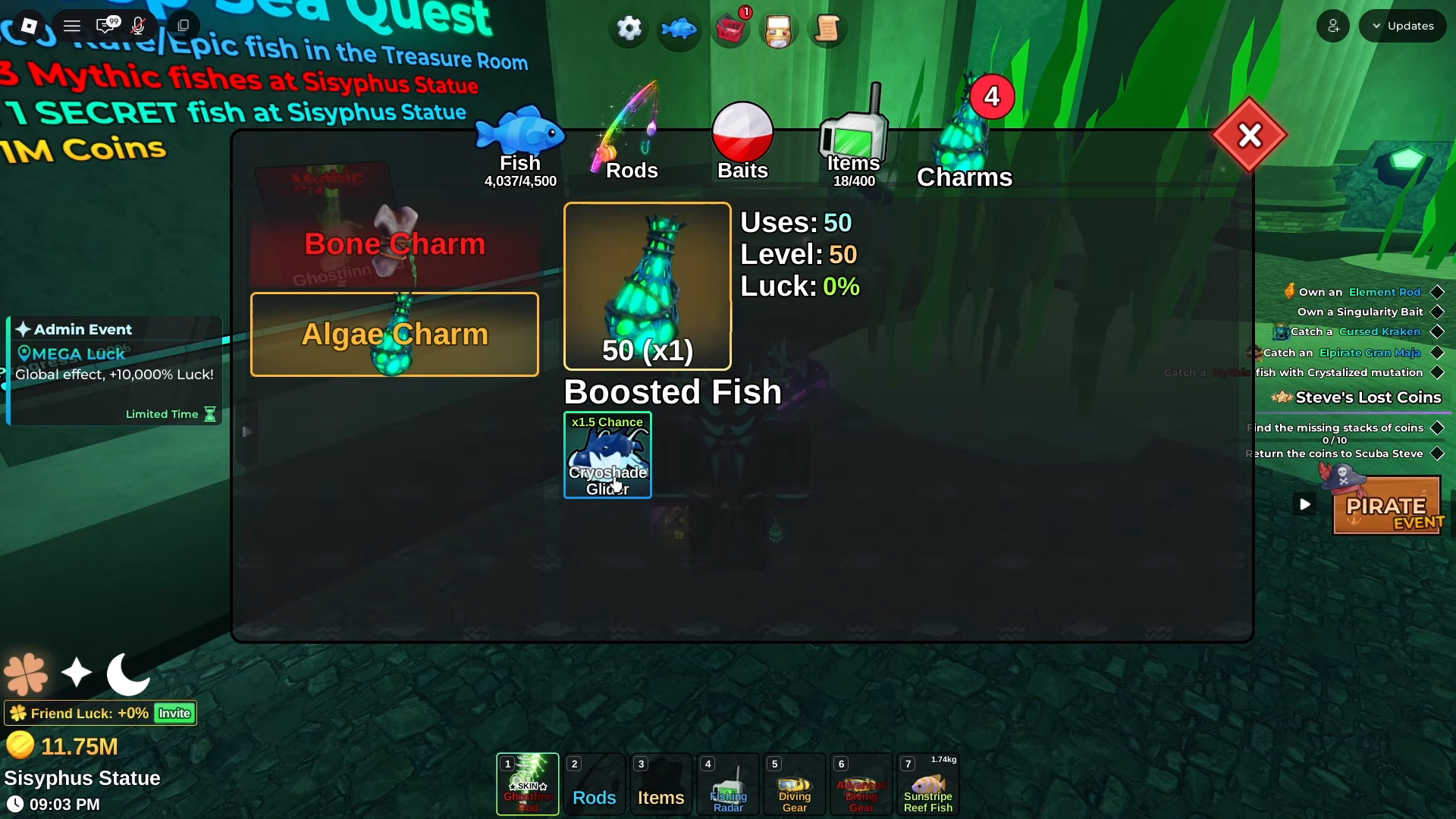Open the settings gear icon

[x=628, y=29]
